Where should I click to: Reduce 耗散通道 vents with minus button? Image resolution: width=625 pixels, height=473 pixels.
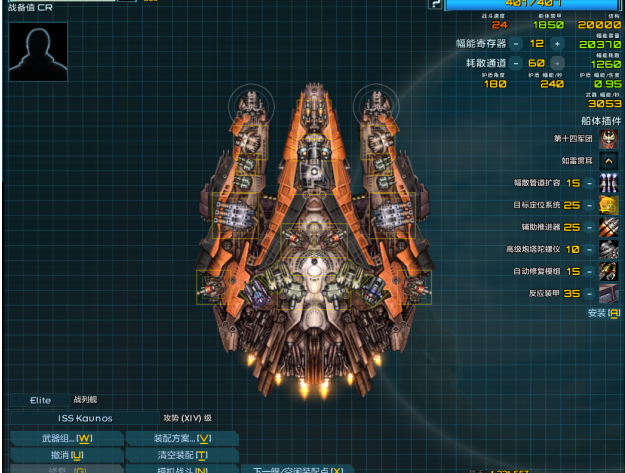(x=516, y=63)
